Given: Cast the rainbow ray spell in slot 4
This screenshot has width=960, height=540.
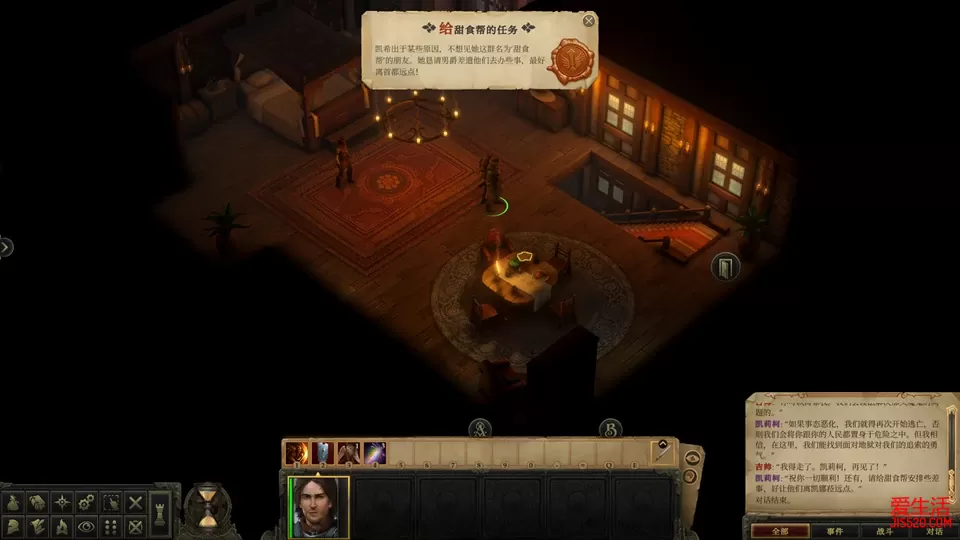Looking at the screenshot, I should pos(374,453).
